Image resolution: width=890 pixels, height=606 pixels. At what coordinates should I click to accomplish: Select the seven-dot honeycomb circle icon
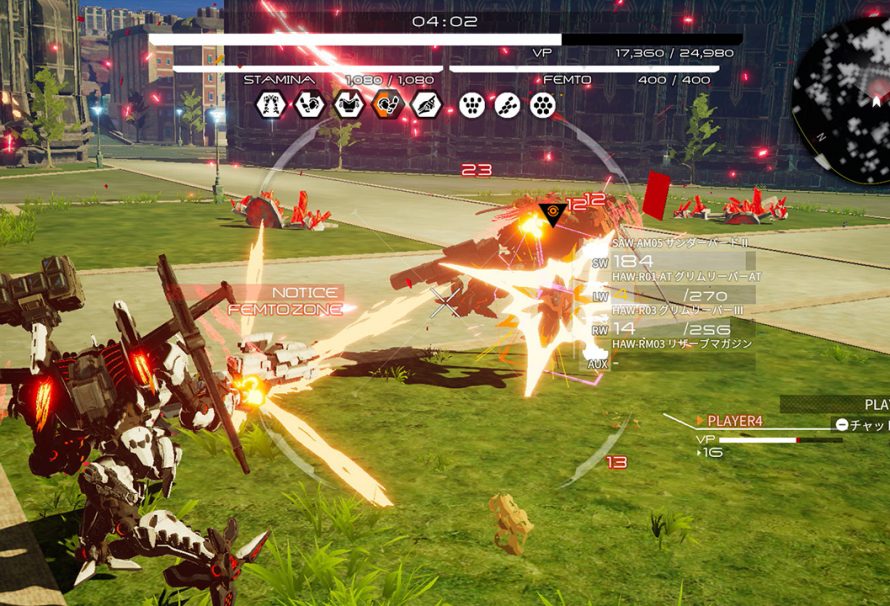pyautogui.click(x=543, y=104)
